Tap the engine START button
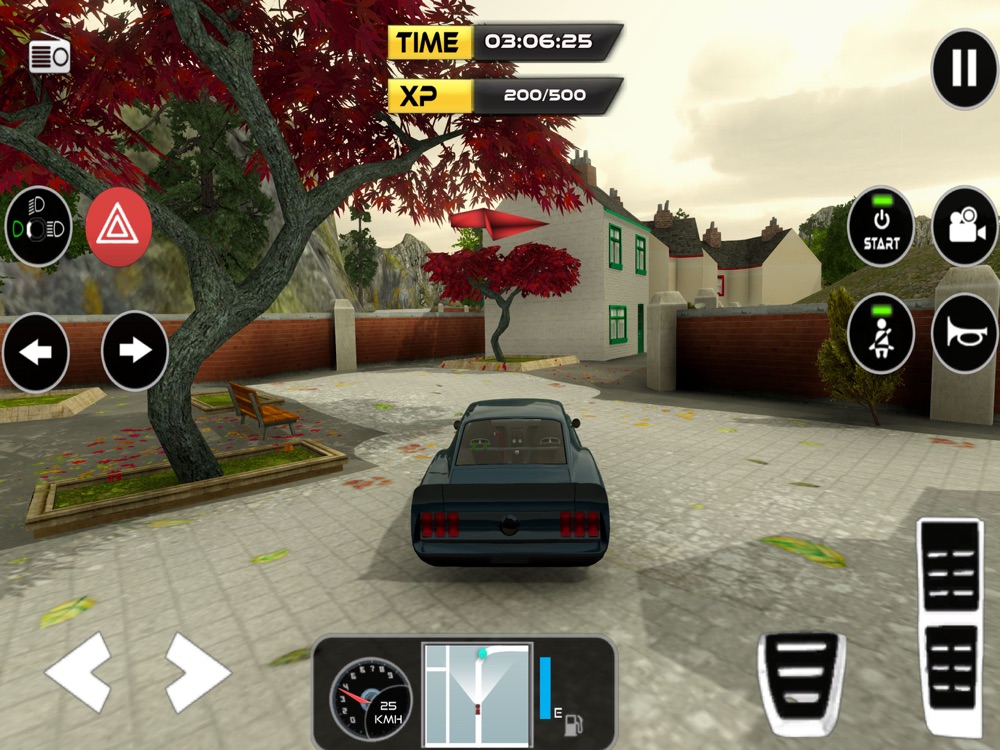Screen dimensions: 1000x750 881,227
